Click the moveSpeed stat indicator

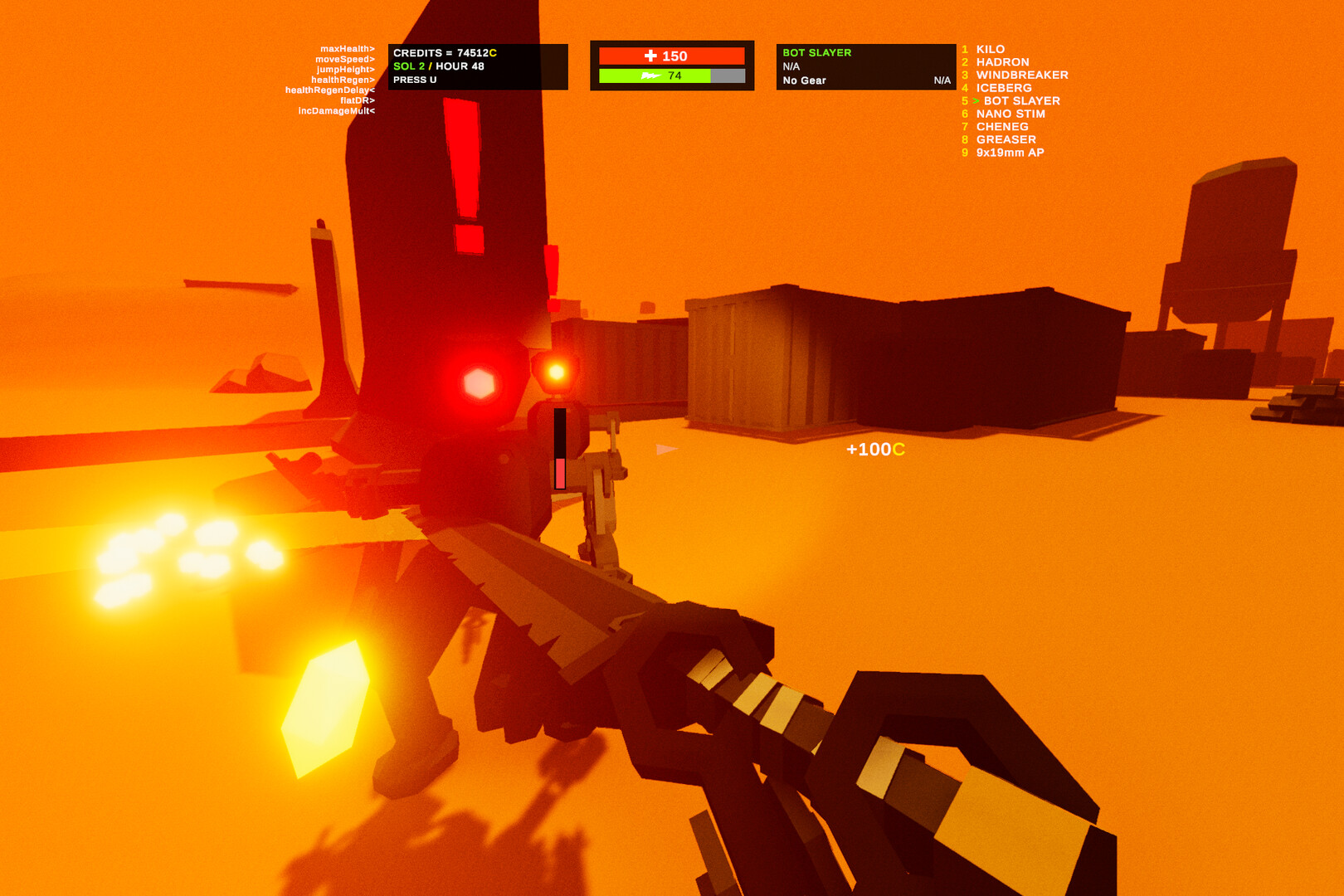pos(344,59)
